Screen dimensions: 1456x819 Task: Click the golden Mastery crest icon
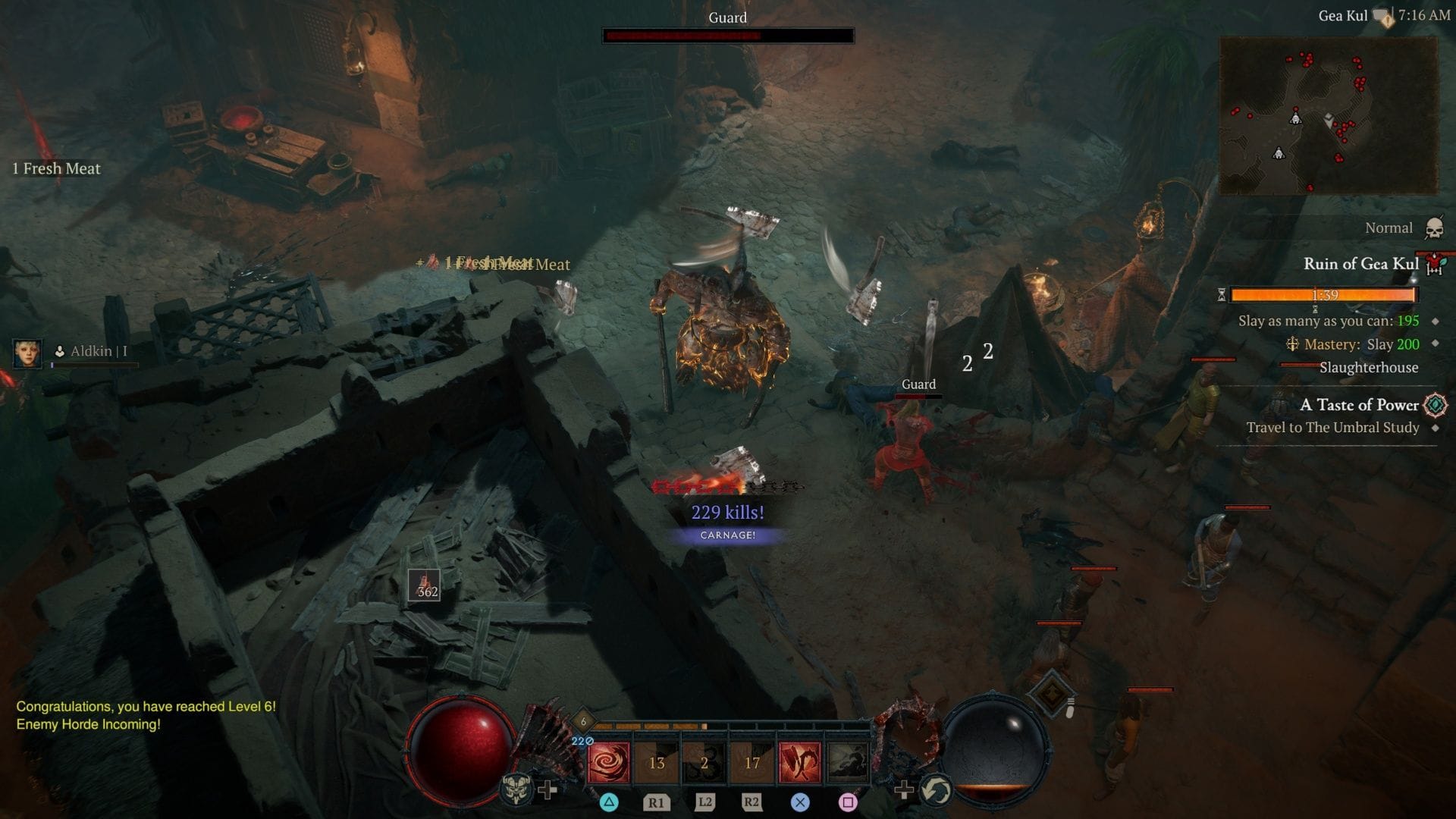[x=1293, y=345]
